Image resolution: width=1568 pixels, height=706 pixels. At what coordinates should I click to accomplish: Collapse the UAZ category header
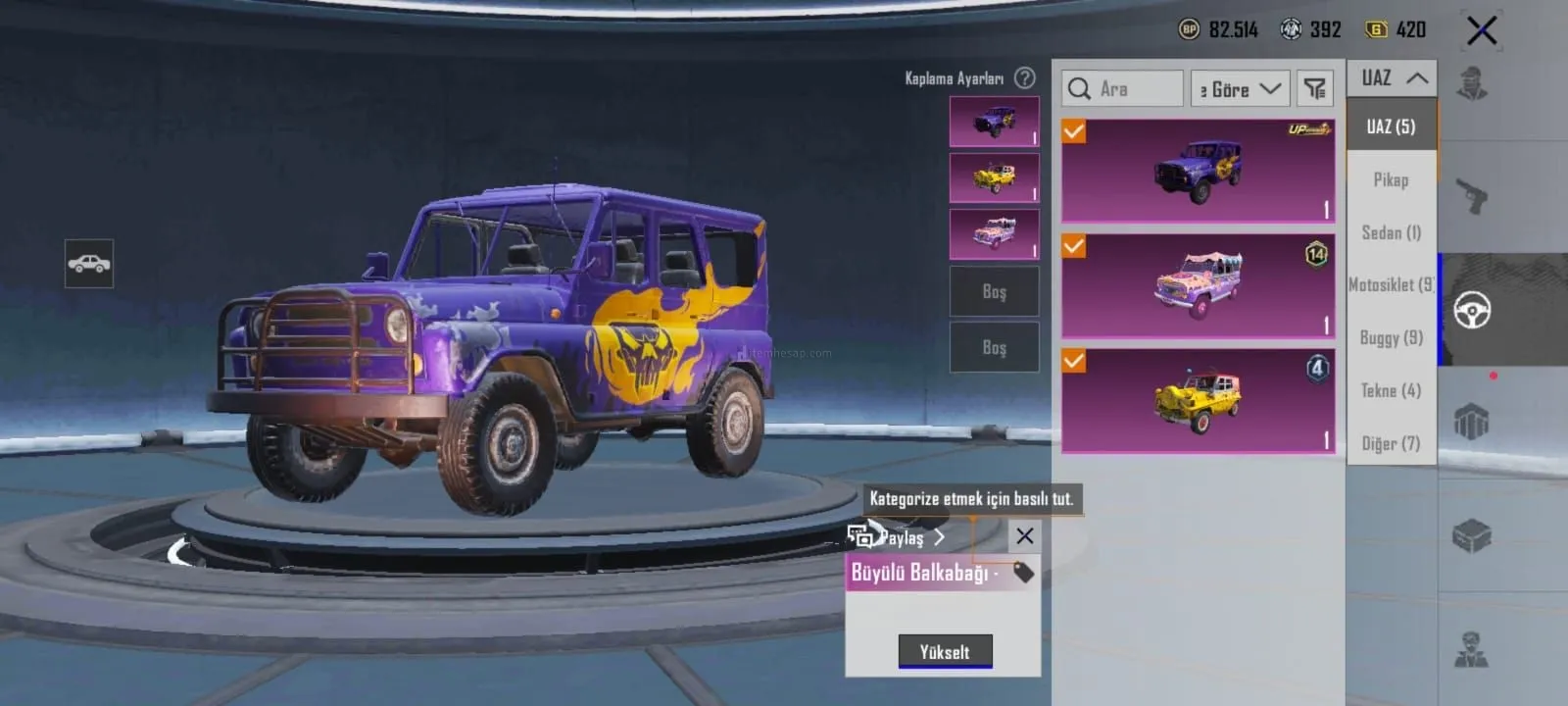1393,78
